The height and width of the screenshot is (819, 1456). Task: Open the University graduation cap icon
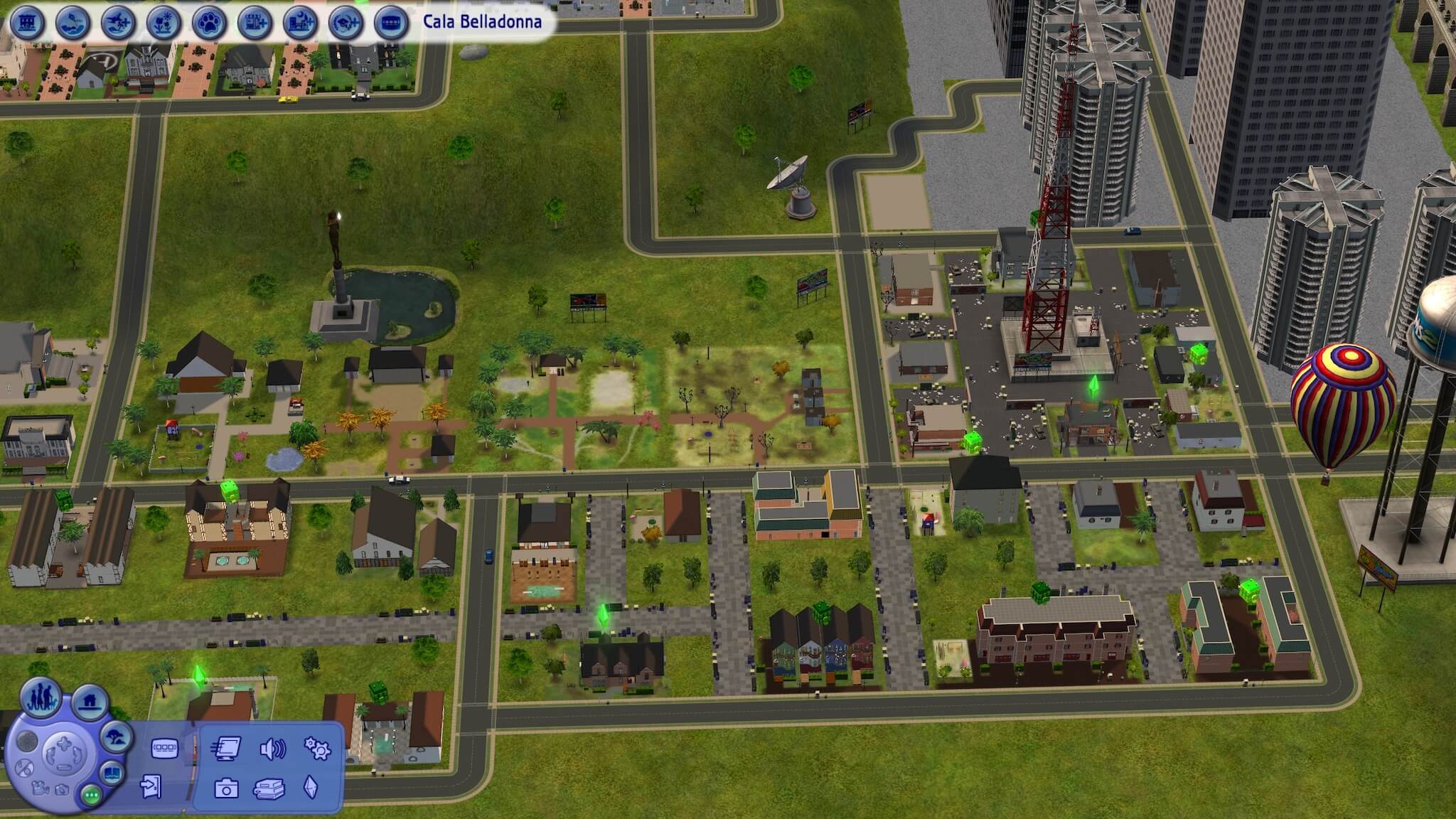pyautogui.click(x=347, y=23)
